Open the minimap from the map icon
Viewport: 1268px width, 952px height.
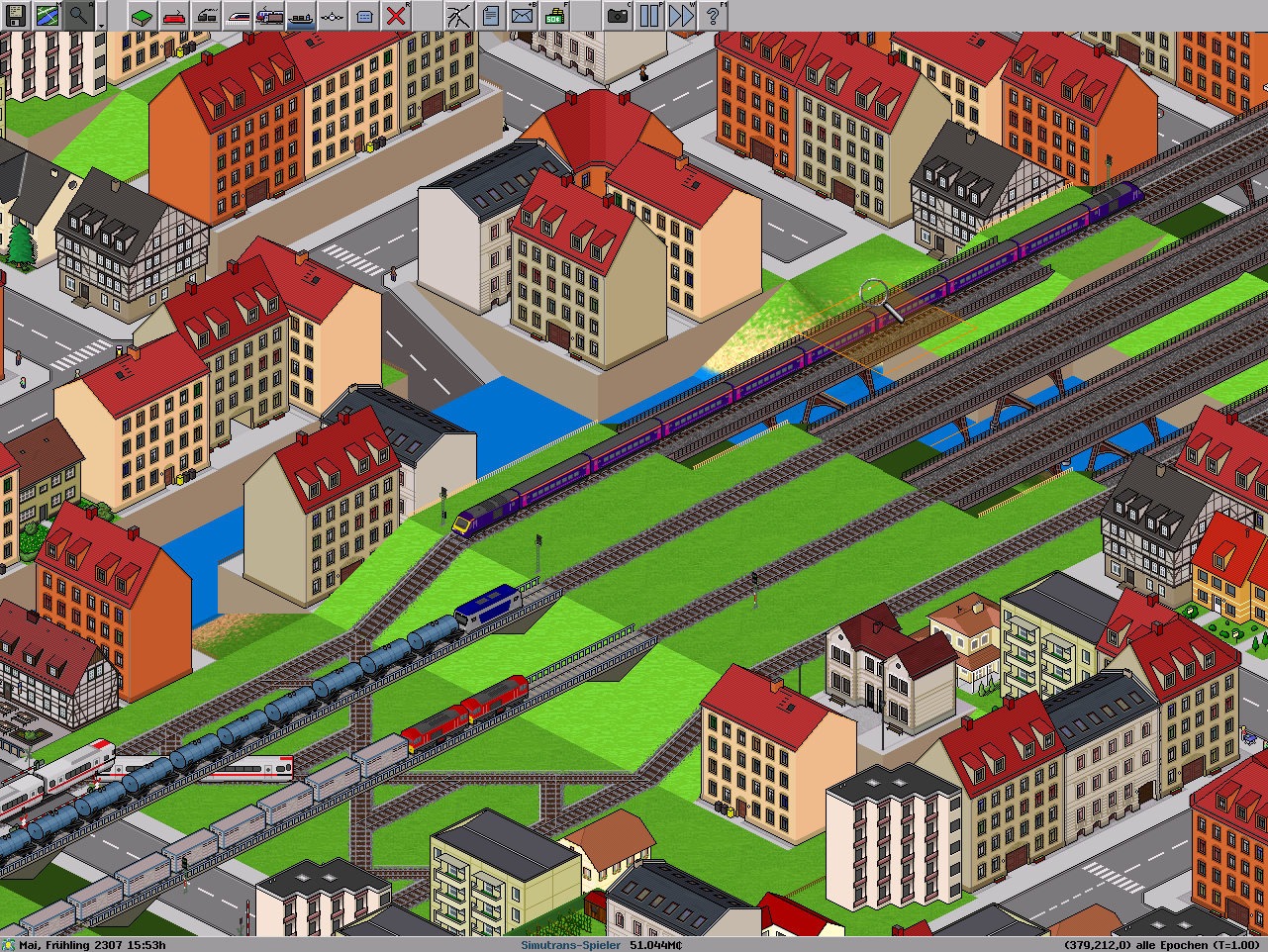[x=47, y=15]
